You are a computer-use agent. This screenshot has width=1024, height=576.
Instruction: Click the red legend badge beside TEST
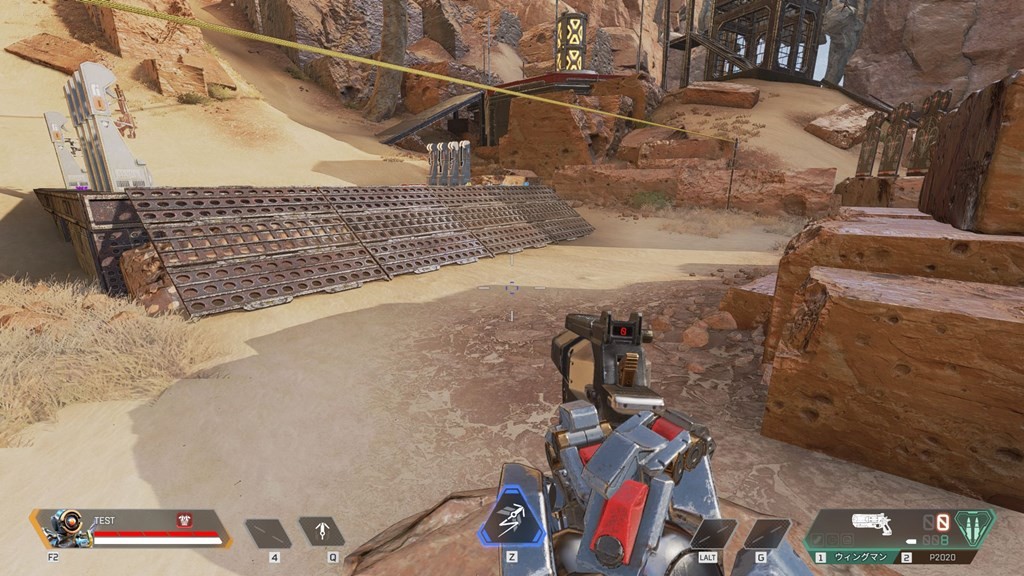184,520
